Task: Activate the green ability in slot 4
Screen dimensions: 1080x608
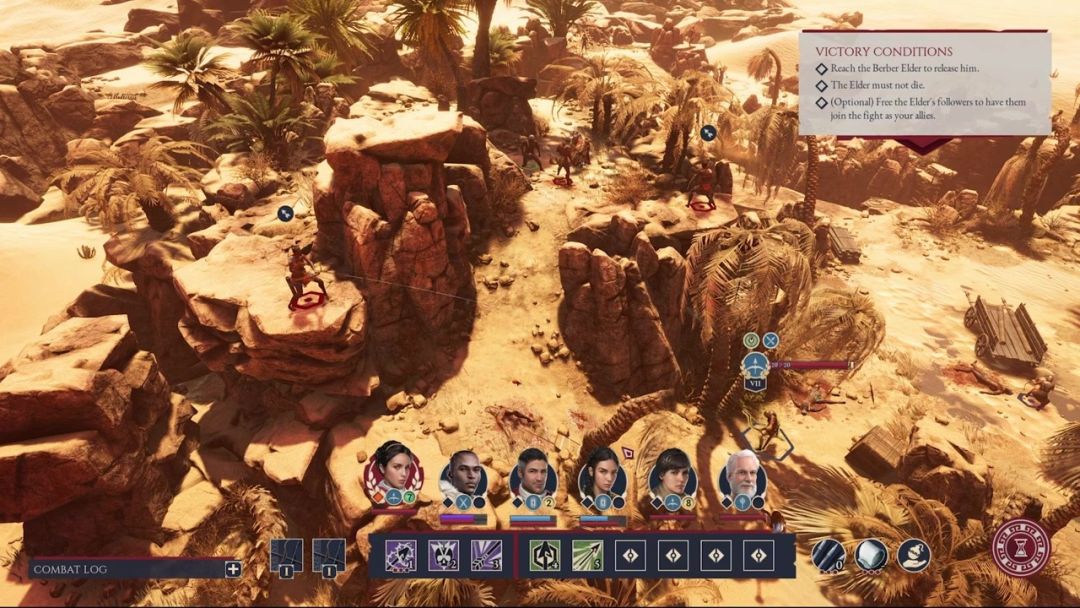Action: (x=544, y=555)
